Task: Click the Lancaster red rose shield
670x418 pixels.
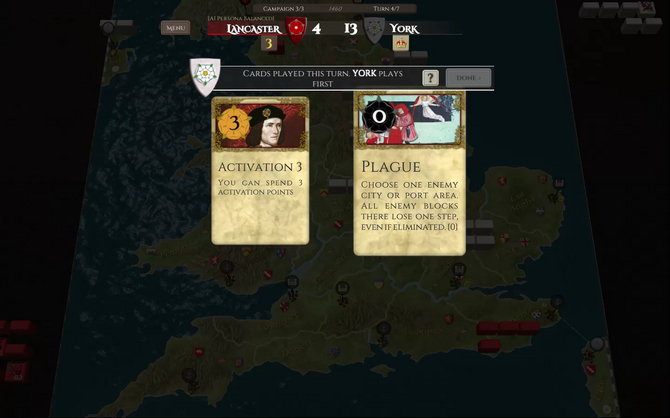Action: [296, 29]
